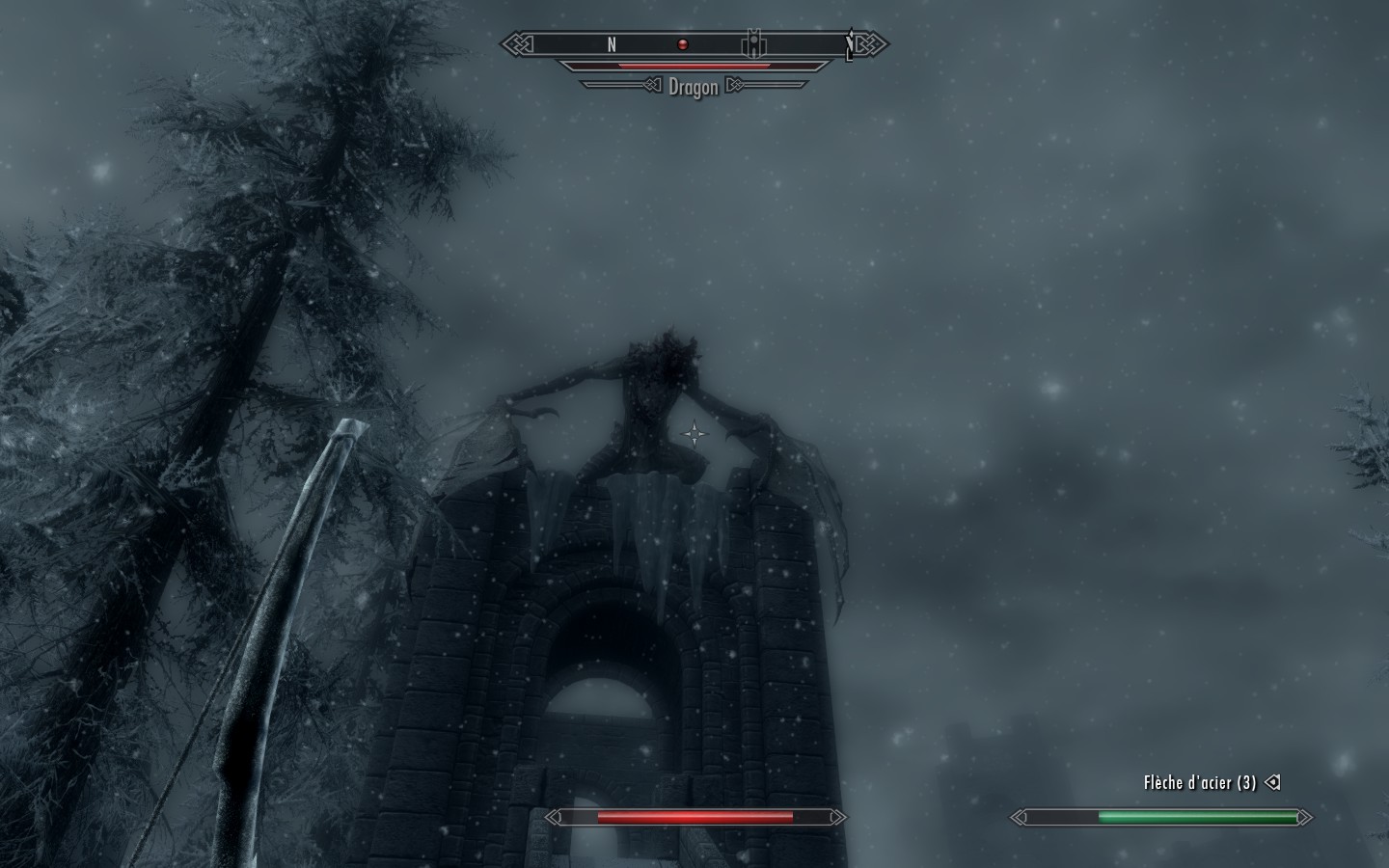Click the red enemy marker on the compass

click(683, 44)
